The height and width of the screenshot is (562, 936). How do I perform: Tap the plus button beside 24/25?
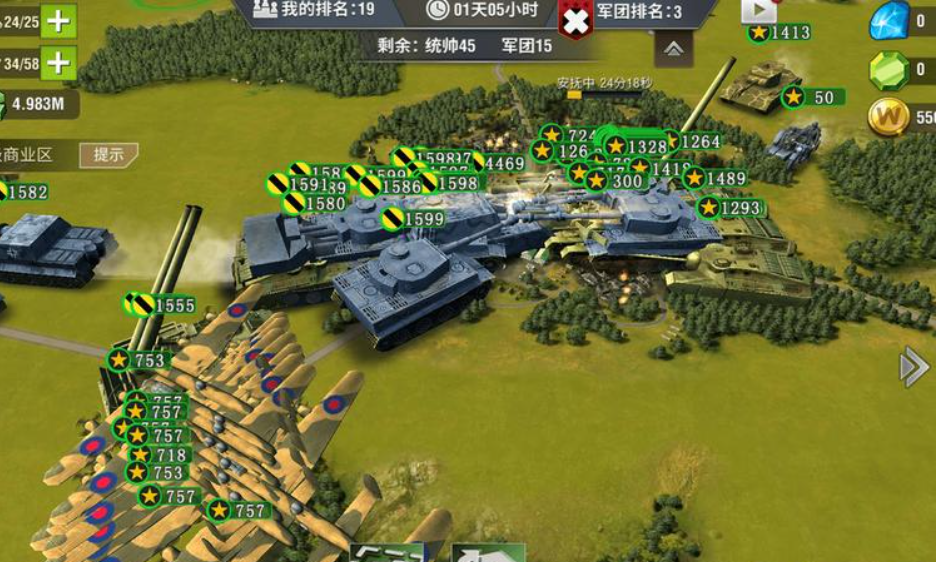click(x=59, y=21)
